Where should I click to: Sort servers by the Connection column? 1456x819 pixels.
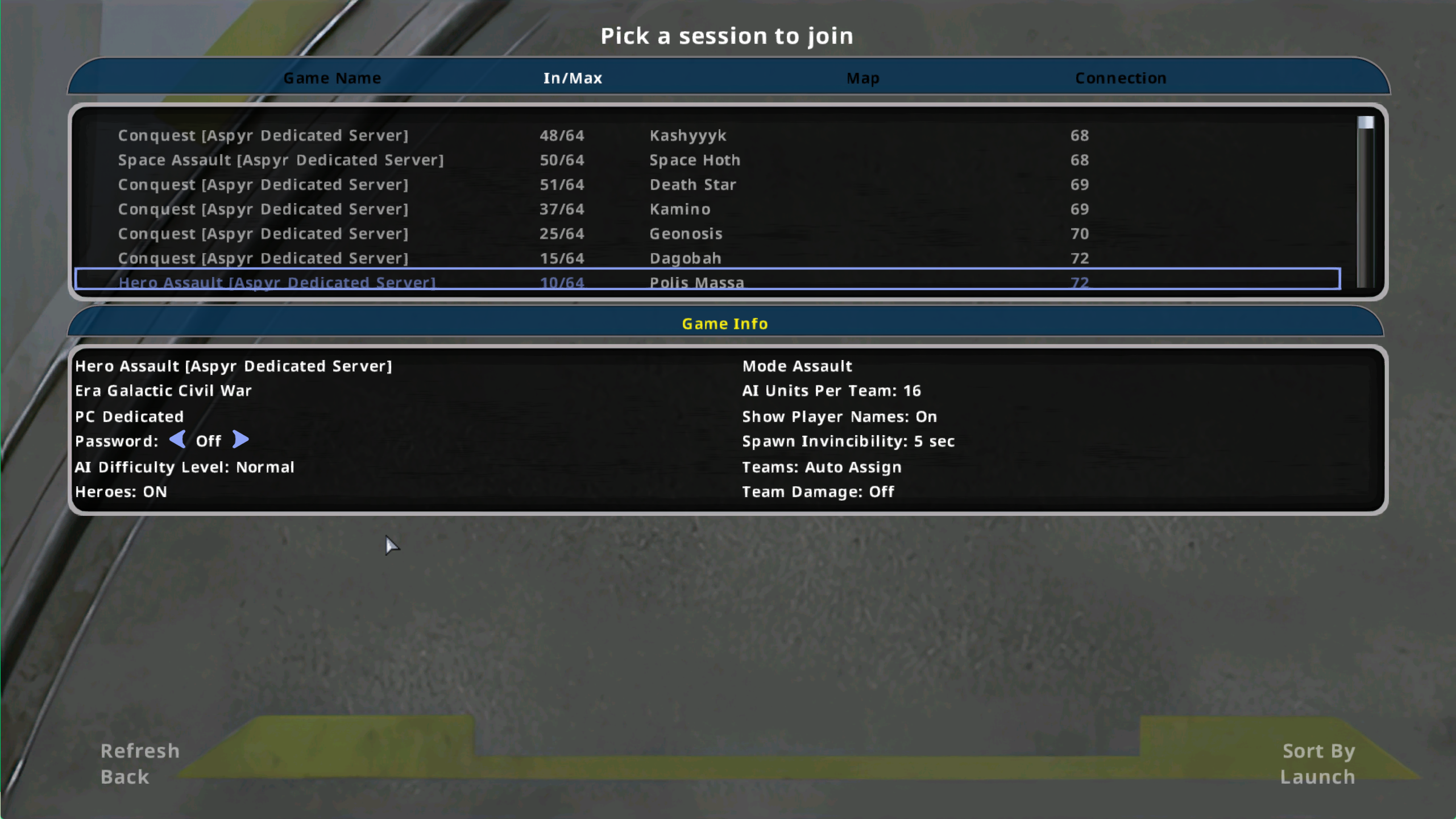(1119, 78)
